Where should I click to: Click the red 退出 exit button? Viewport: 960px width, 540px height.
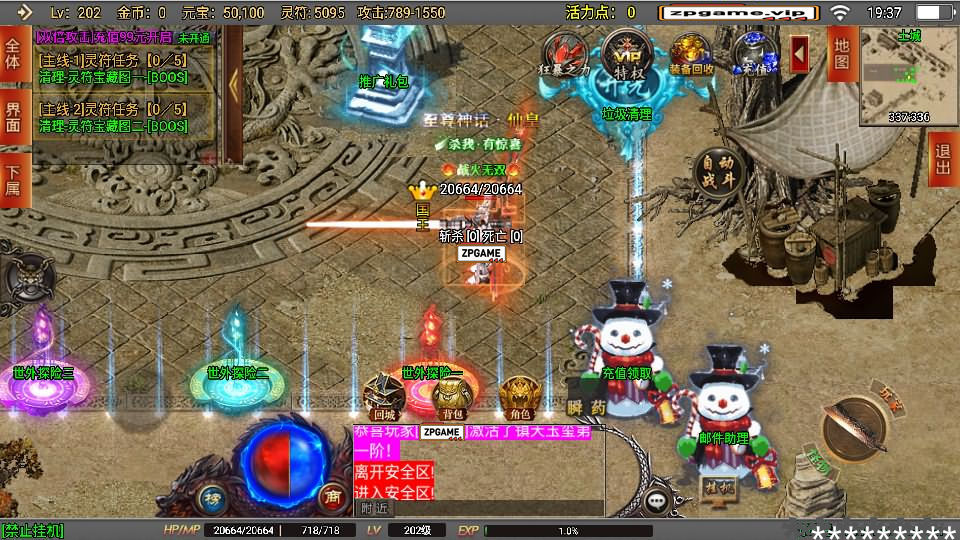(x=941, y=159)
